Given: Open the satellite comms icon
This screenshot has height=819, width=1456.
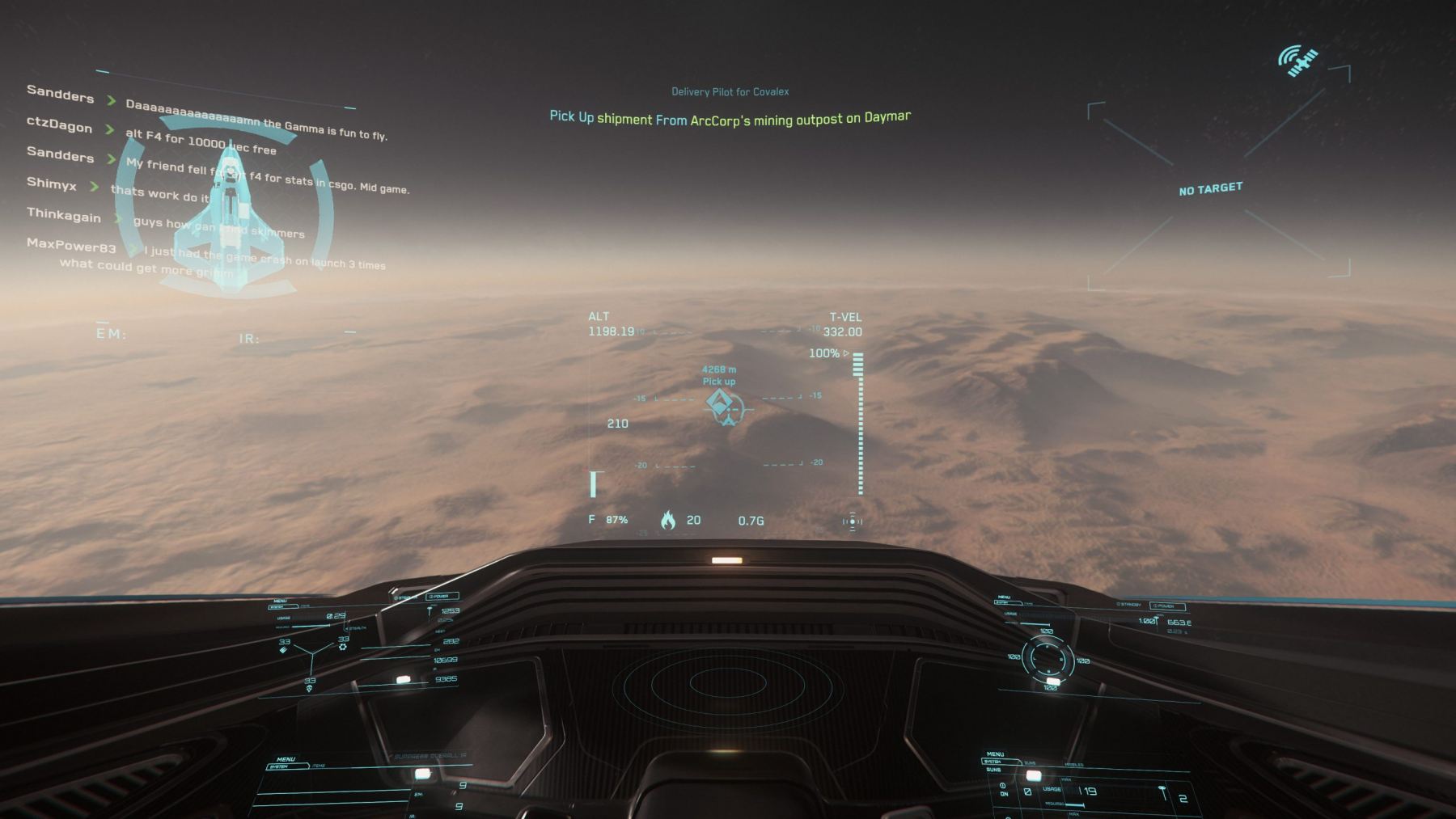Looking at the screenshot, I should (1297, 61).
